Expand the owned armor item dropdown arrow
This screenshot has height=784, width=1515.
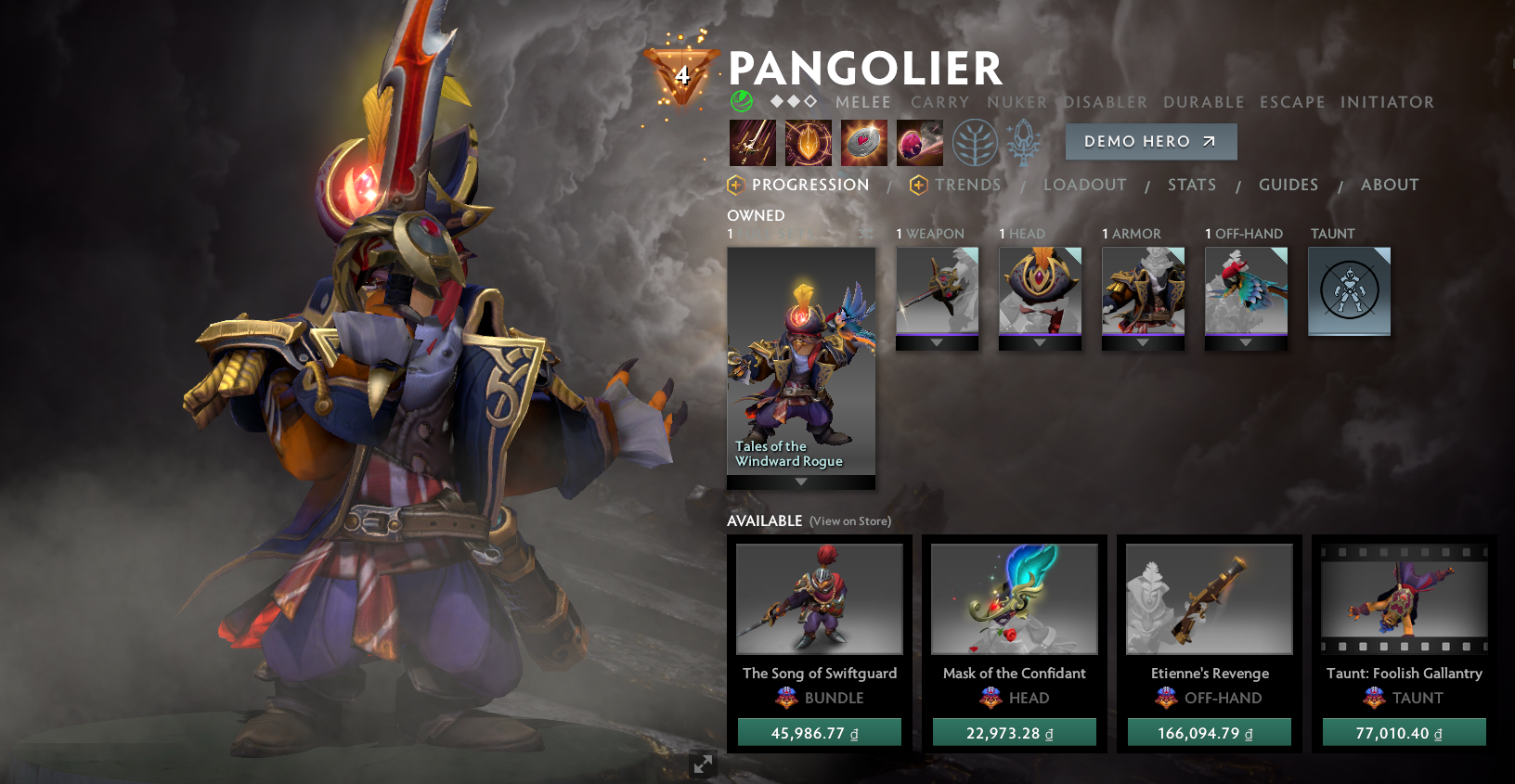coord(1143,342)
